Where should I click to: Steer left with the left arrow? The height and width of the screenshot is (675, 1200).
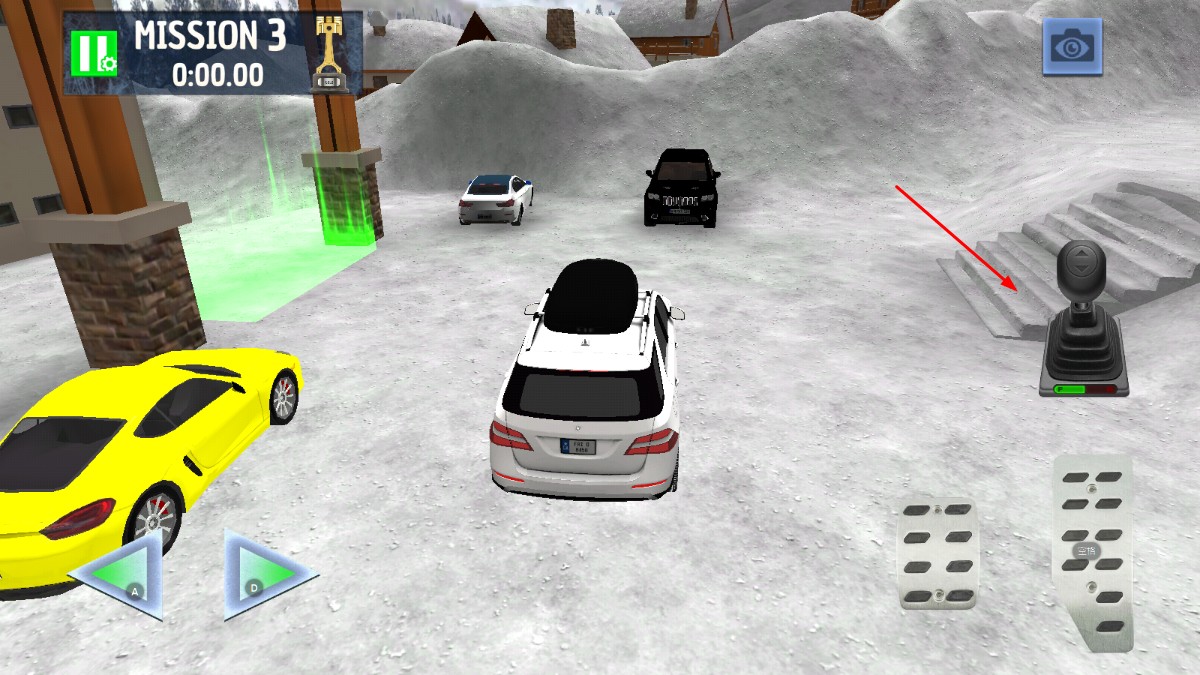[x=121, y=576]
